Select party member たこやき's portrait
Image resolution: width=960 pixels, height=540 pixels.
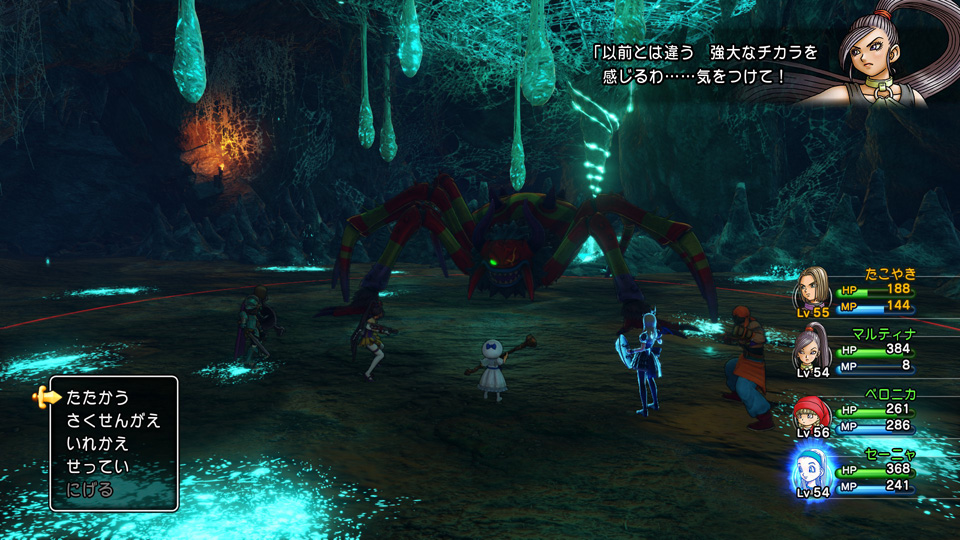pos(812,288)
